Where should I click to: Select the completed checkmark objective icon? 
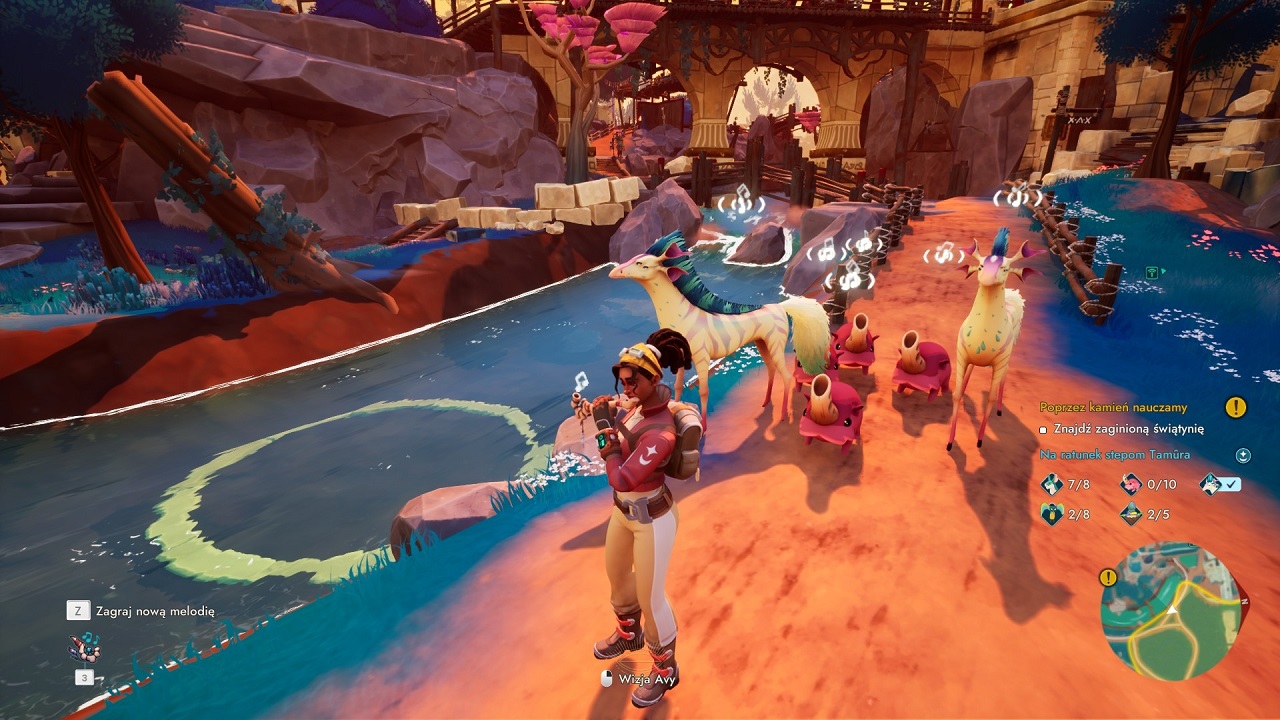(1211, 484)
